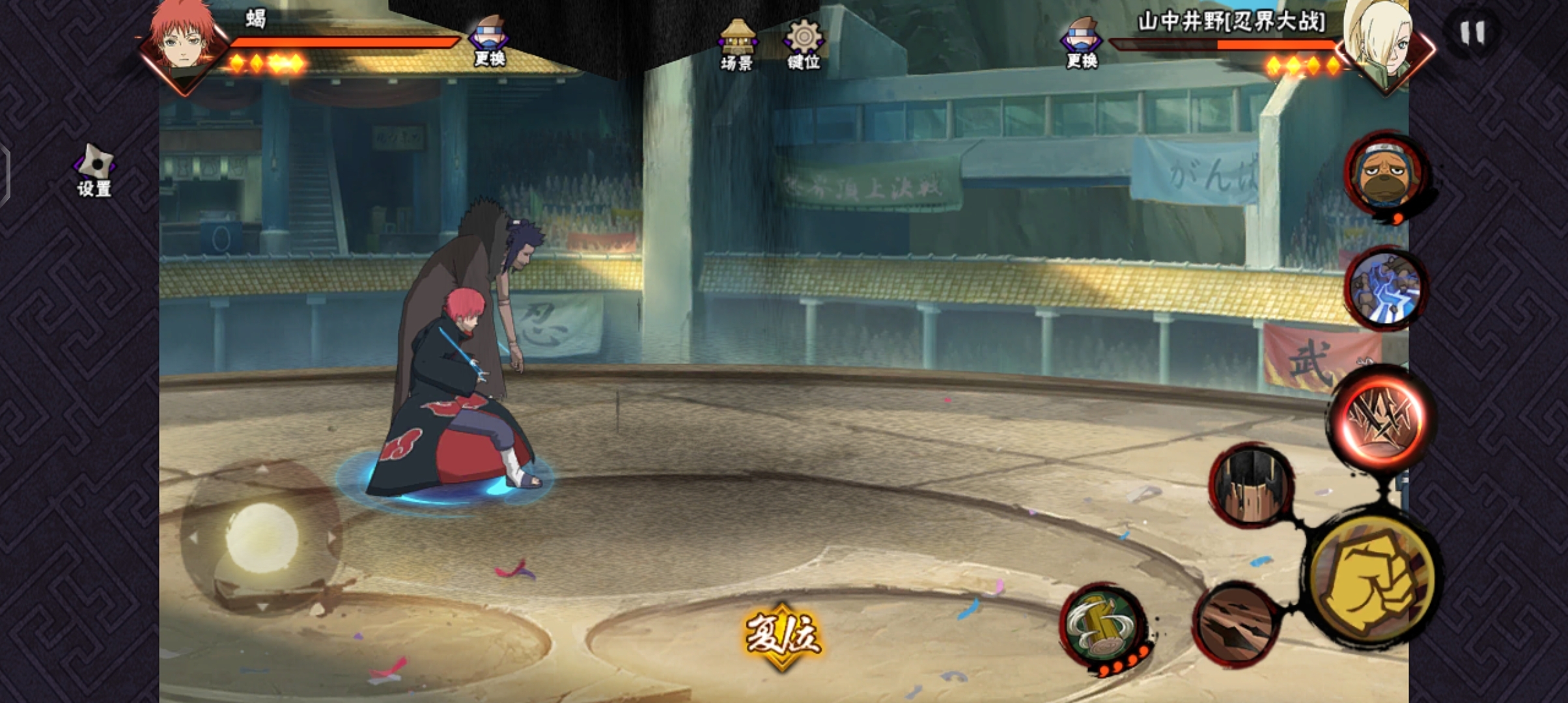Summon the Pakkun dog support
1568x703 pixels.
(x=1385, y=174)
